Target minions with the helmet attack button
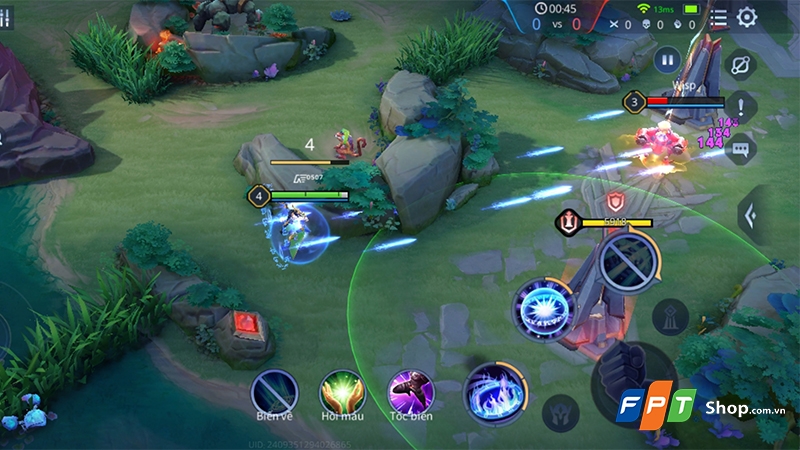 pos(558,412)
